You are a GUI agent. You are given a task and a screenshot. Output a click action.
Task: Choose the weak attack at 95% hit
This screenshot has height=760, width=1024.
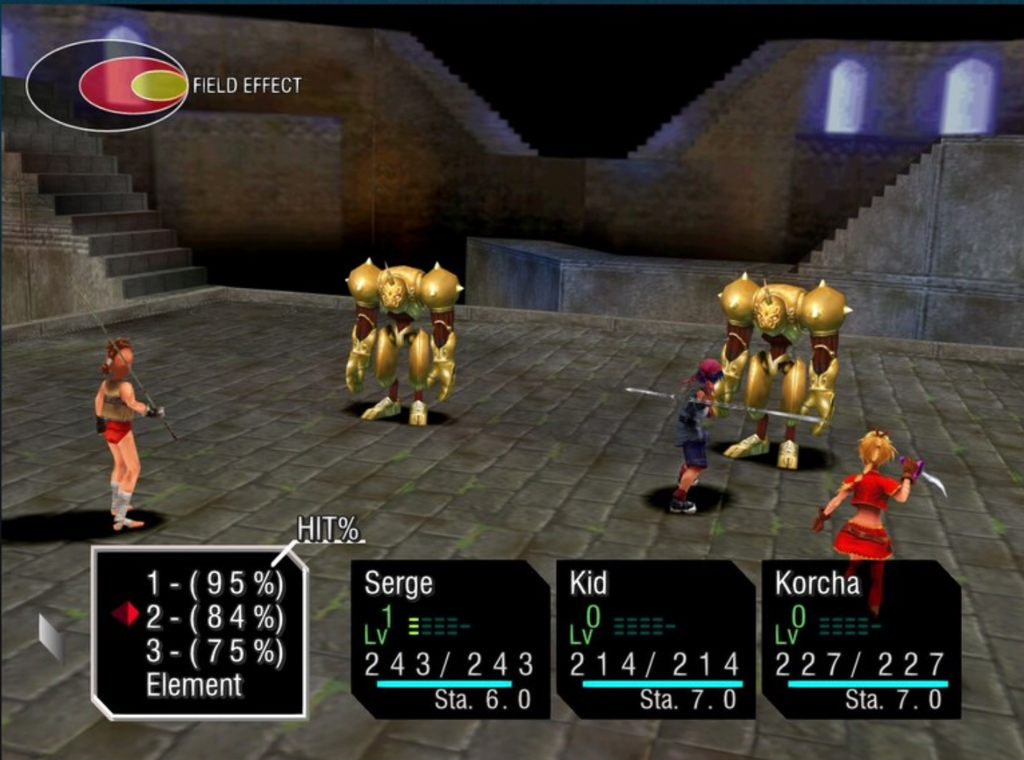click(214, 584)
